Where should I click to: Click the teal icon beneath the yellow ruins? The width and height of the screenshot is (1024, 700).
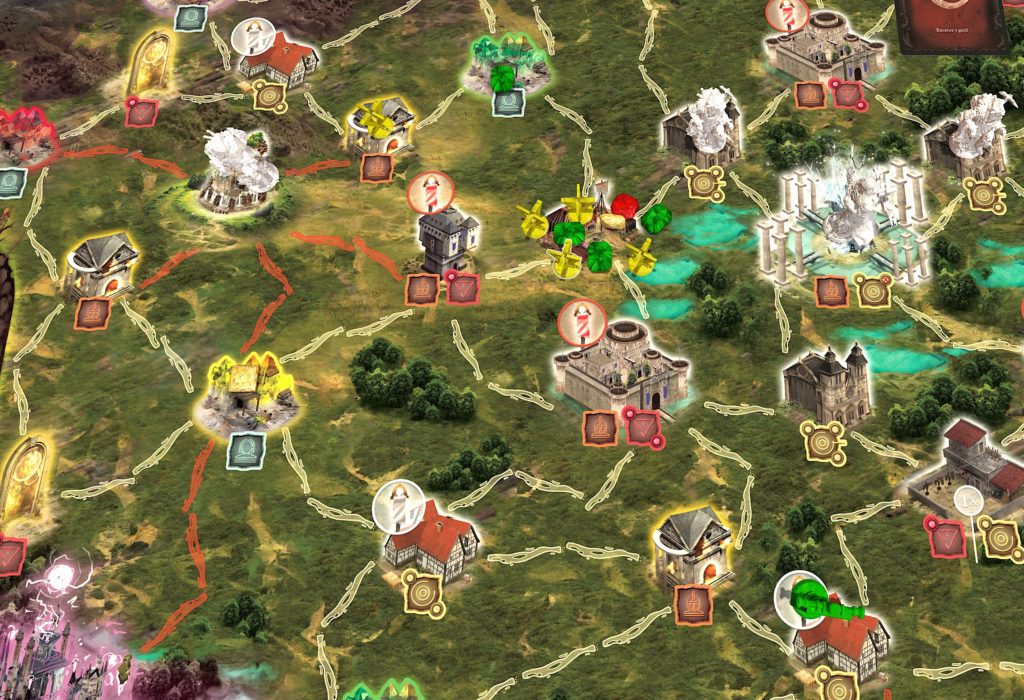click(244, 451)
